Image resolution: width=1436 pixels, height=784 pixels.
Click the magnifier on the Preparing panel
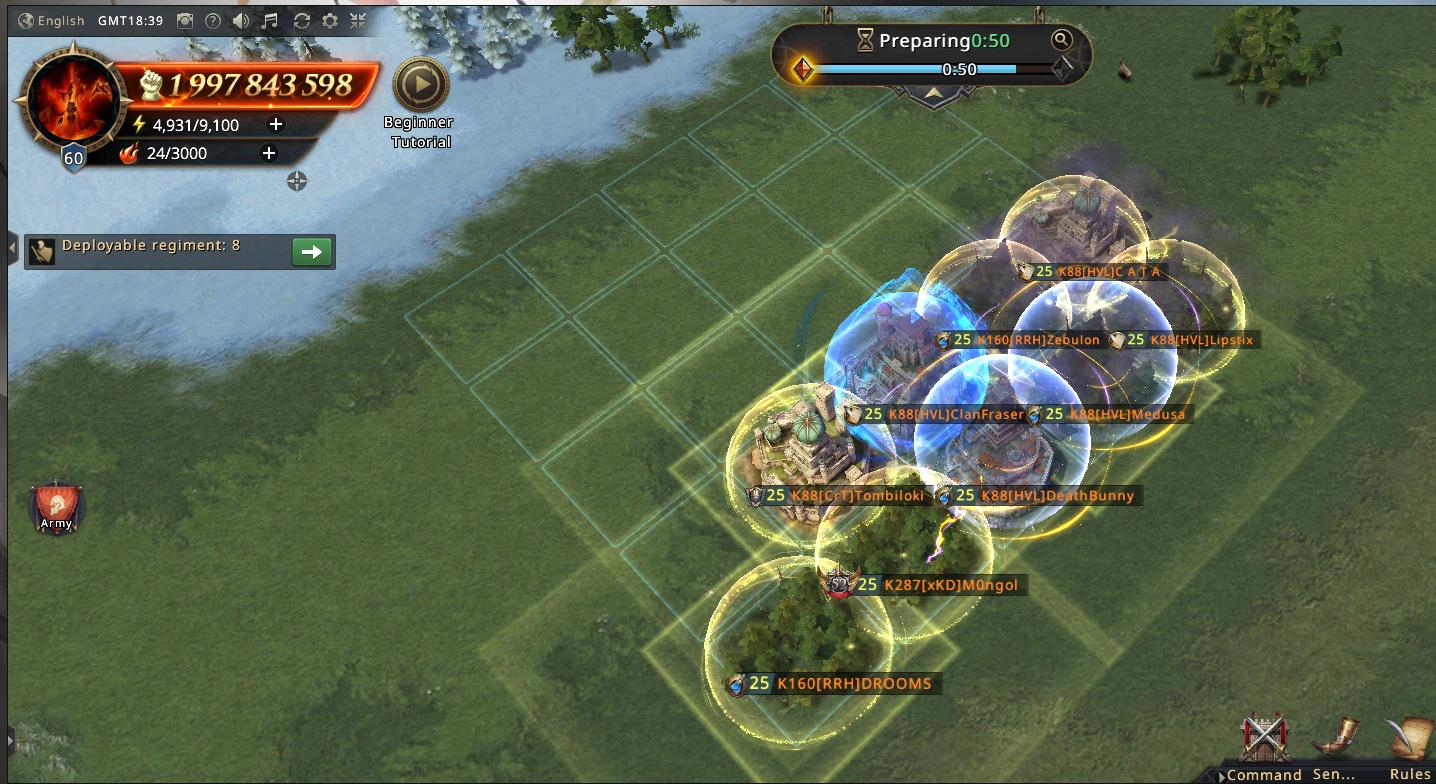(x=1061, y=40)
